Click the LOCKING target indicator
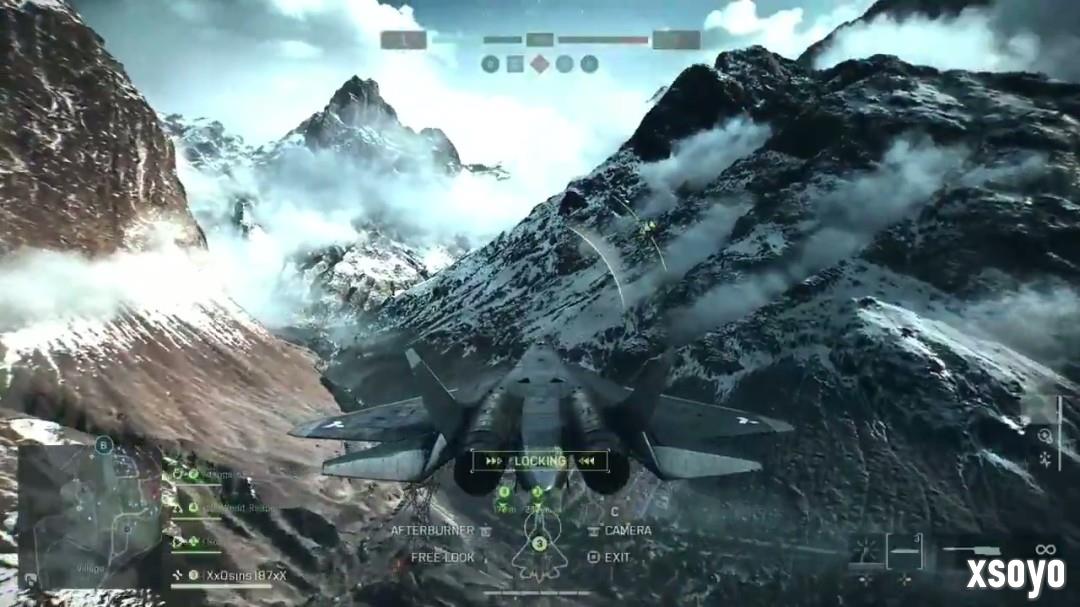 click(539, 461)
